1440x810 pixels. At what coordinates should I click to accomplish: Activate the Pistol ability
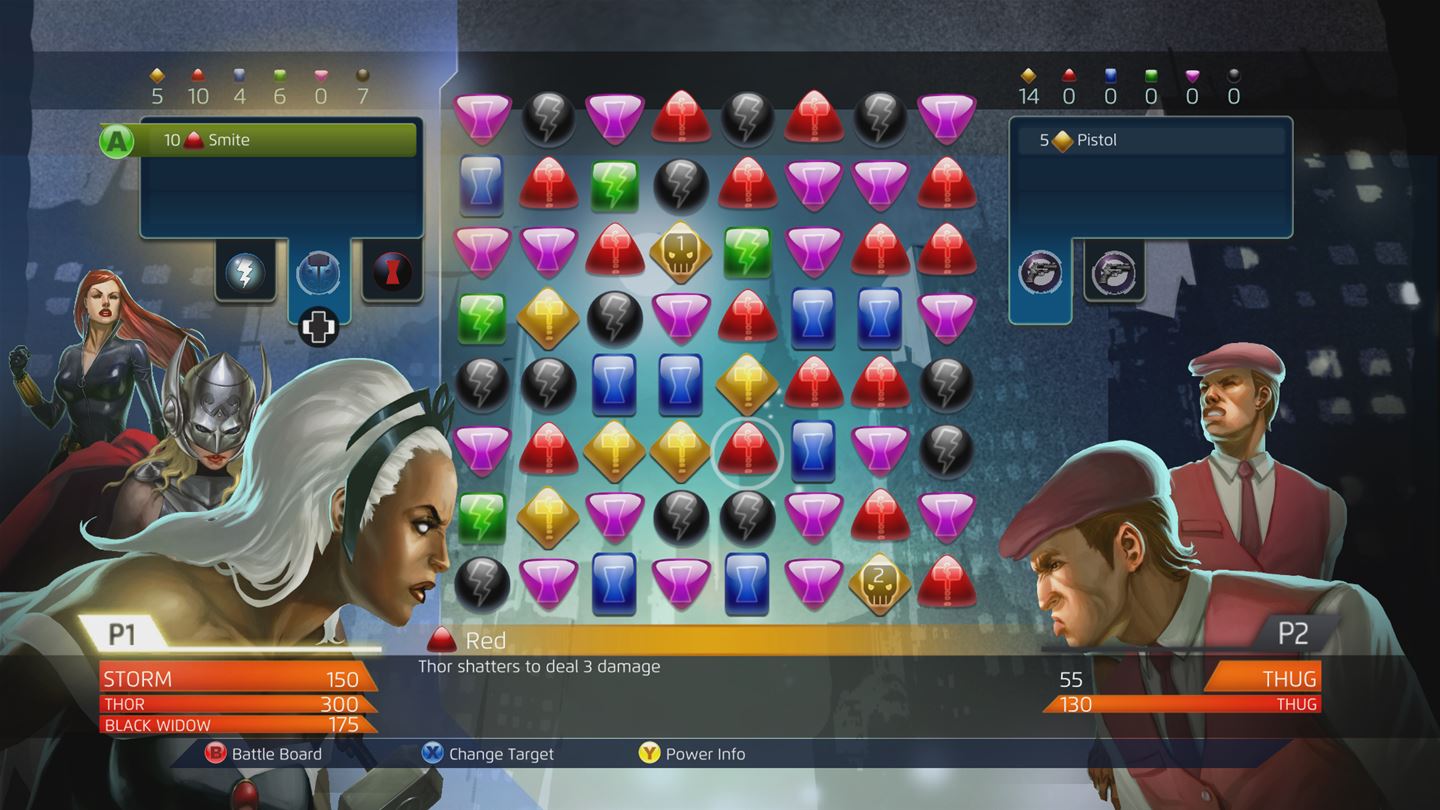1150,140
